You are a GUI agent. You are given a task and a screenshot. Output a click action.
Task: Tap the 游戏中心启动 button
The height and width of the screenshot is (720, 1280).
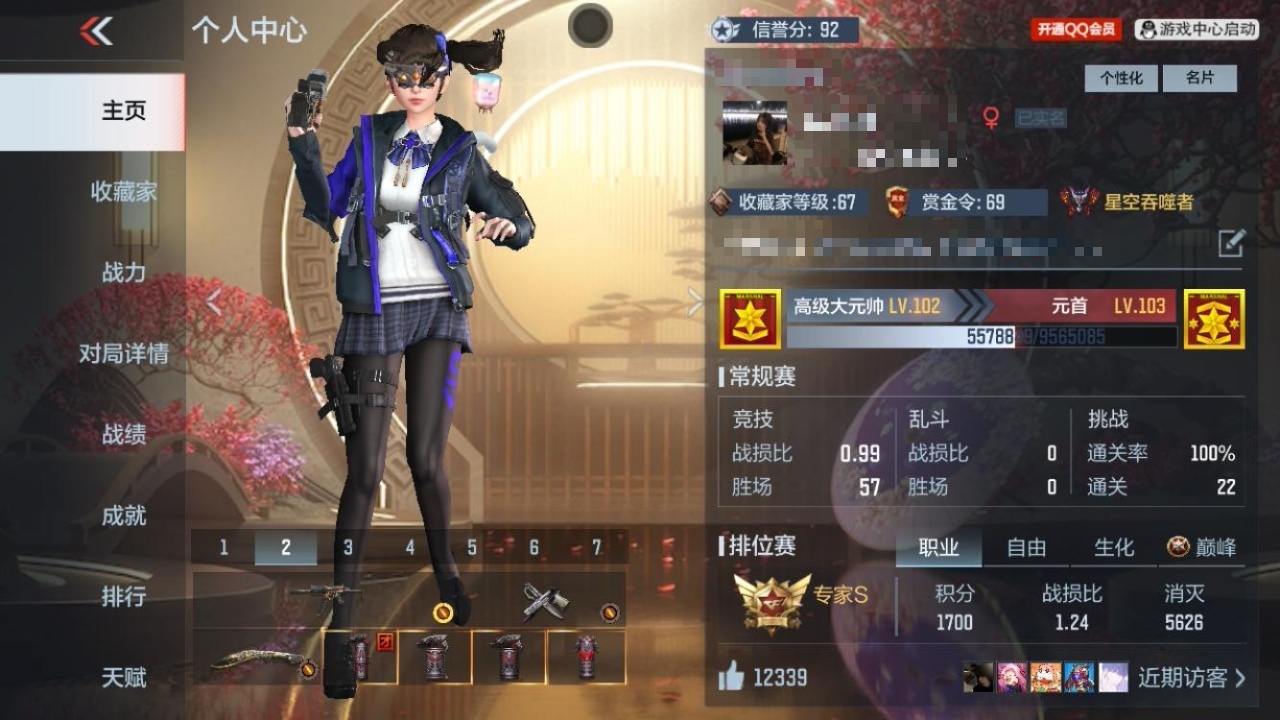coord(1196,30)
